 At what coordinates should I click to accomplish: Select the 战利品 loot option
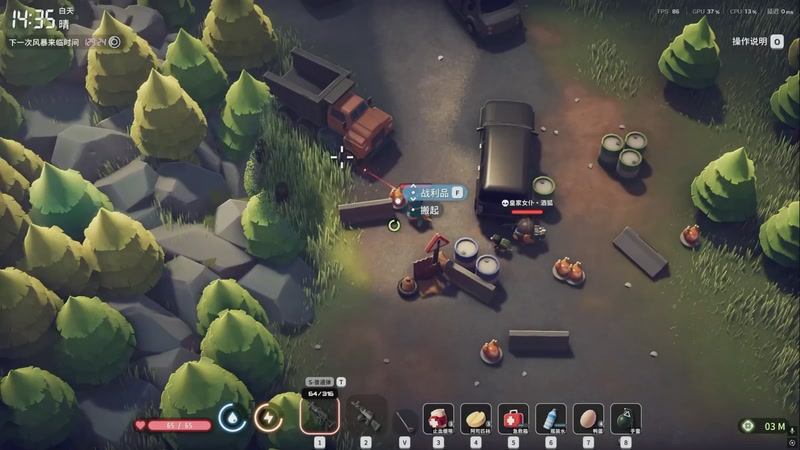435,192
